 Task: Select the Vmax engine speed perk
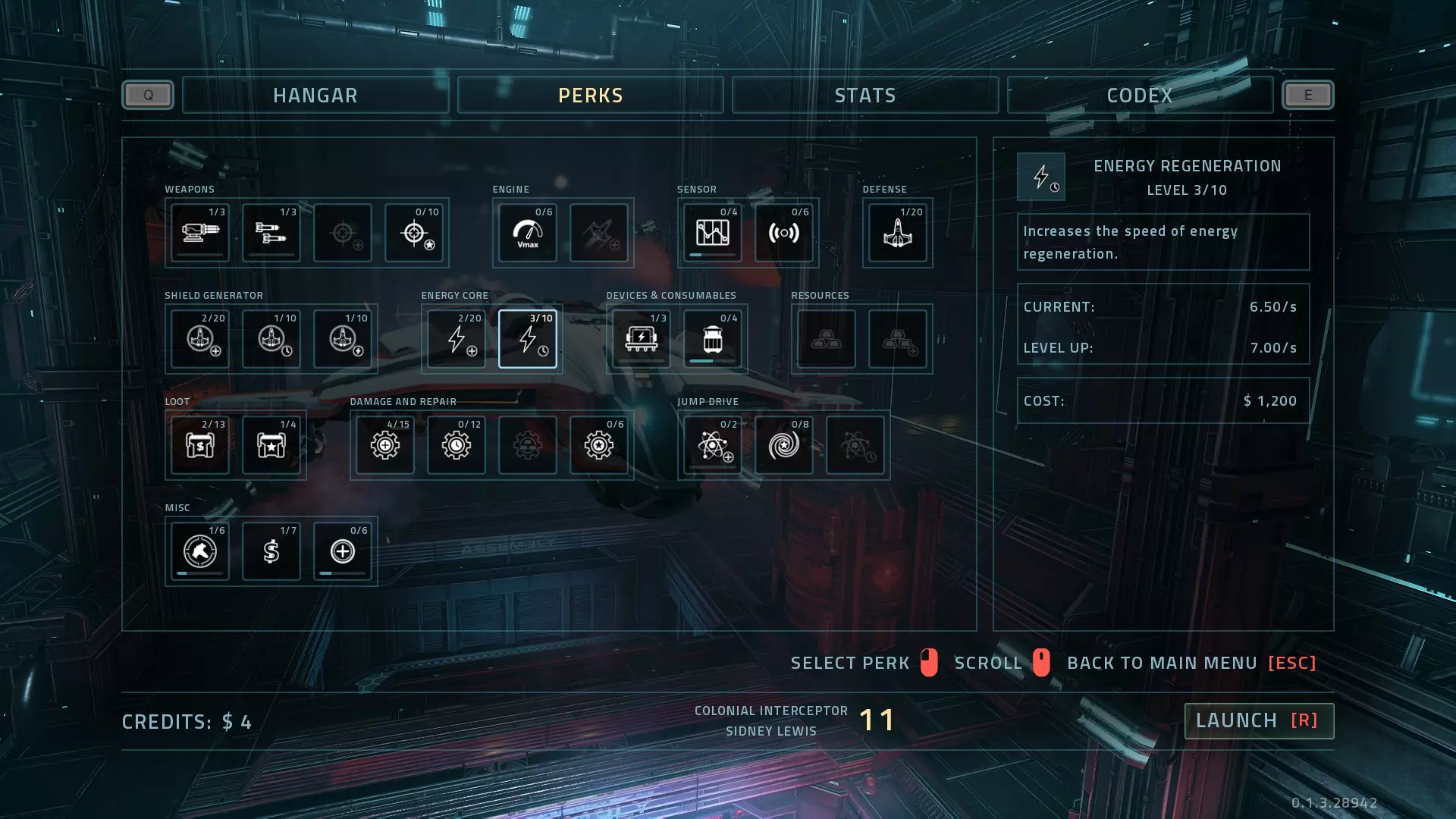tap(528, 233)
